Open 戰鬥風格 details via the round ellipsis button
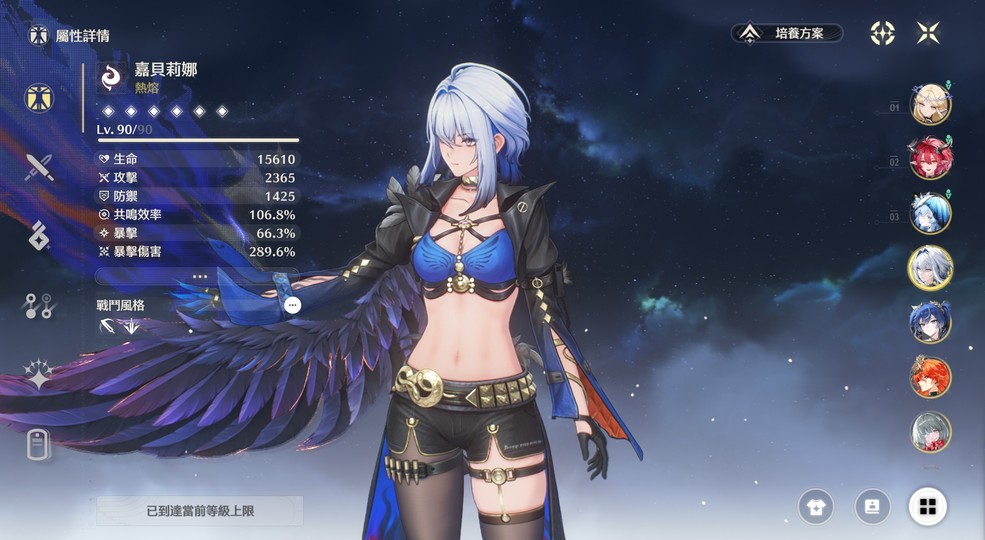 pos(292,305)
